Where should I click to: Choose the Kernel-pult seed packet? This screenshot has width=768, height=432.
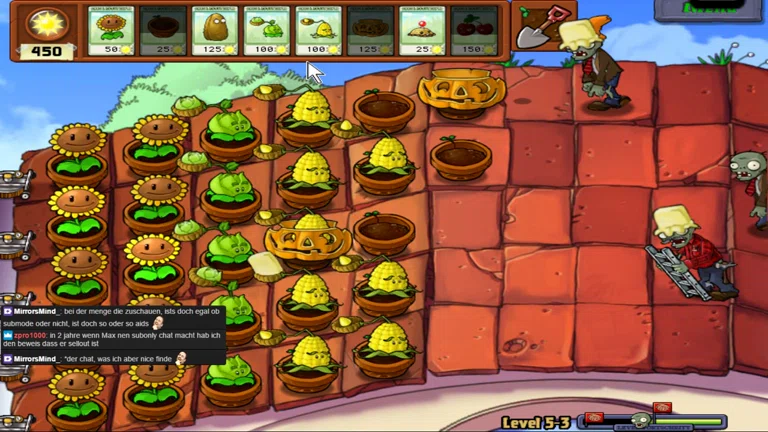click(319, 31)
